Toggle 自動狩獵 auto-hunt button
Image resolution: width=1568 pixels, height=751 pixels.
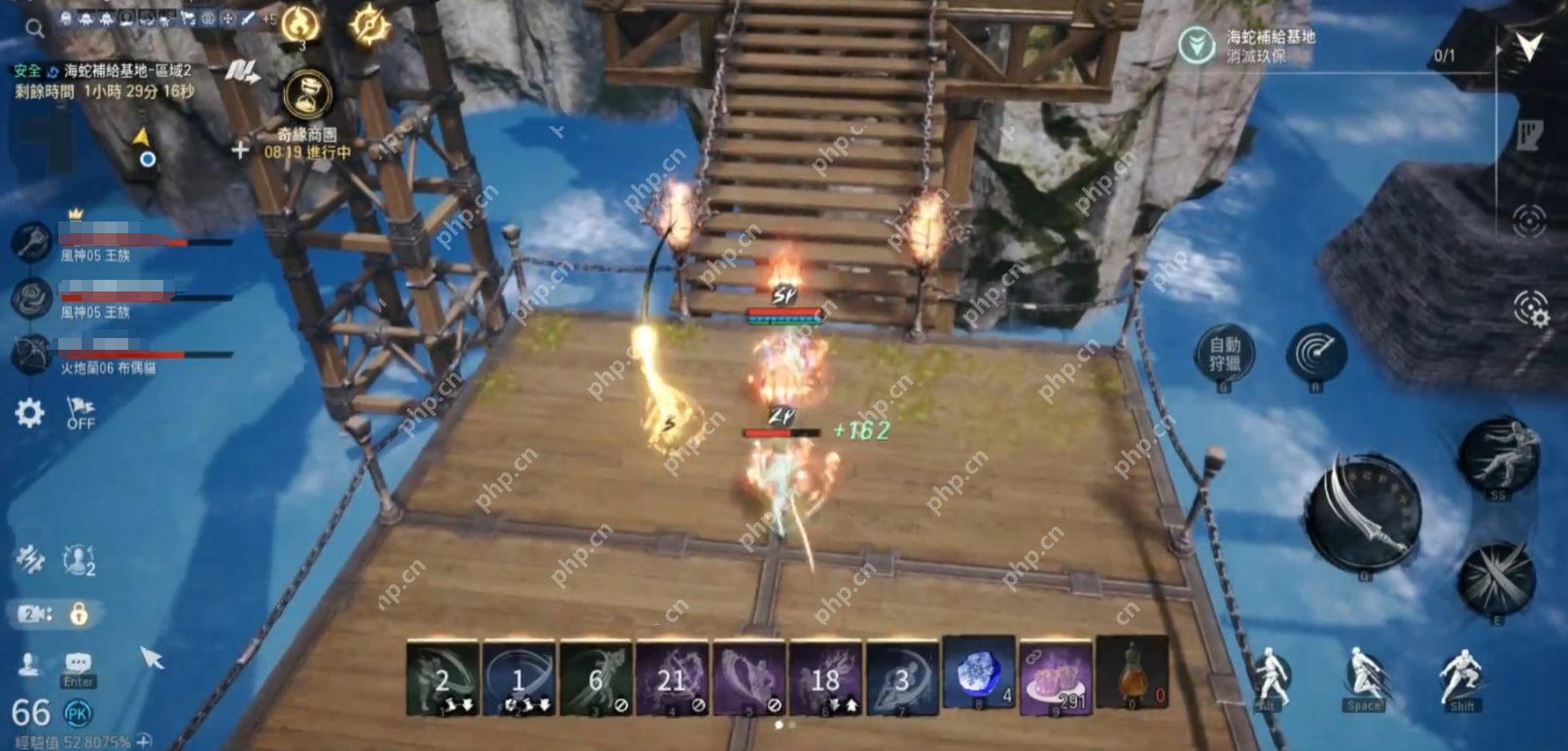click(1224, 355)
